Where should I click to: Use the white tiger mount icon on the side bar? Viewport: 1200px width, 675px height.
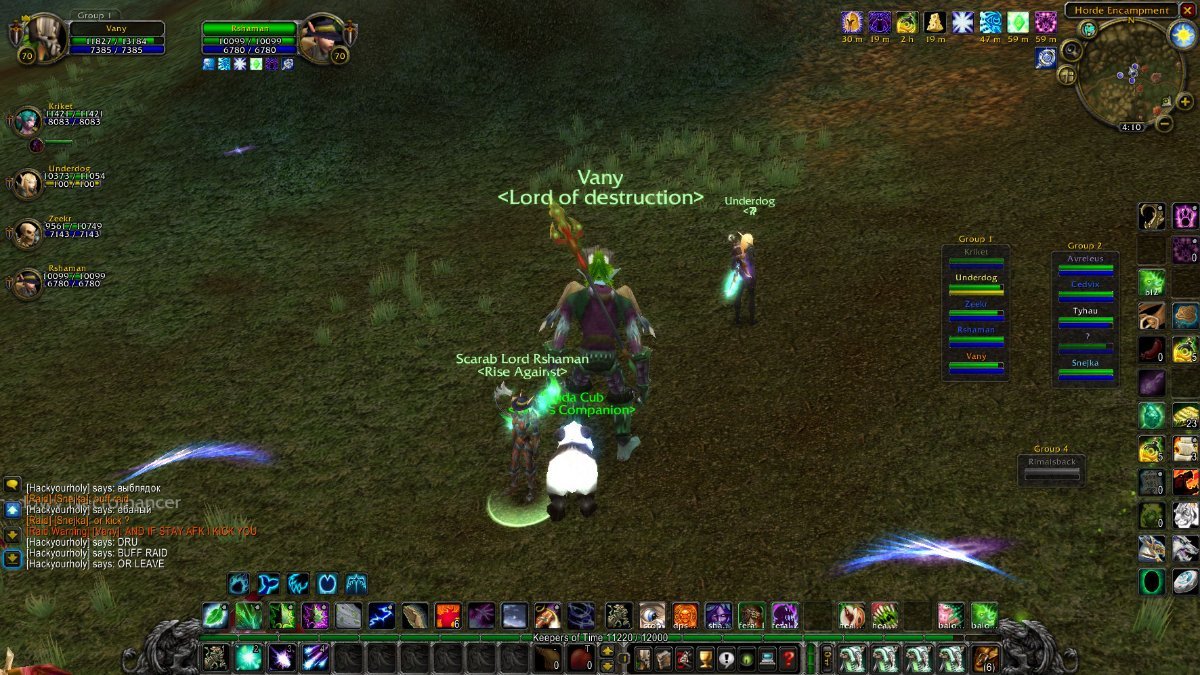point(1185,515)
